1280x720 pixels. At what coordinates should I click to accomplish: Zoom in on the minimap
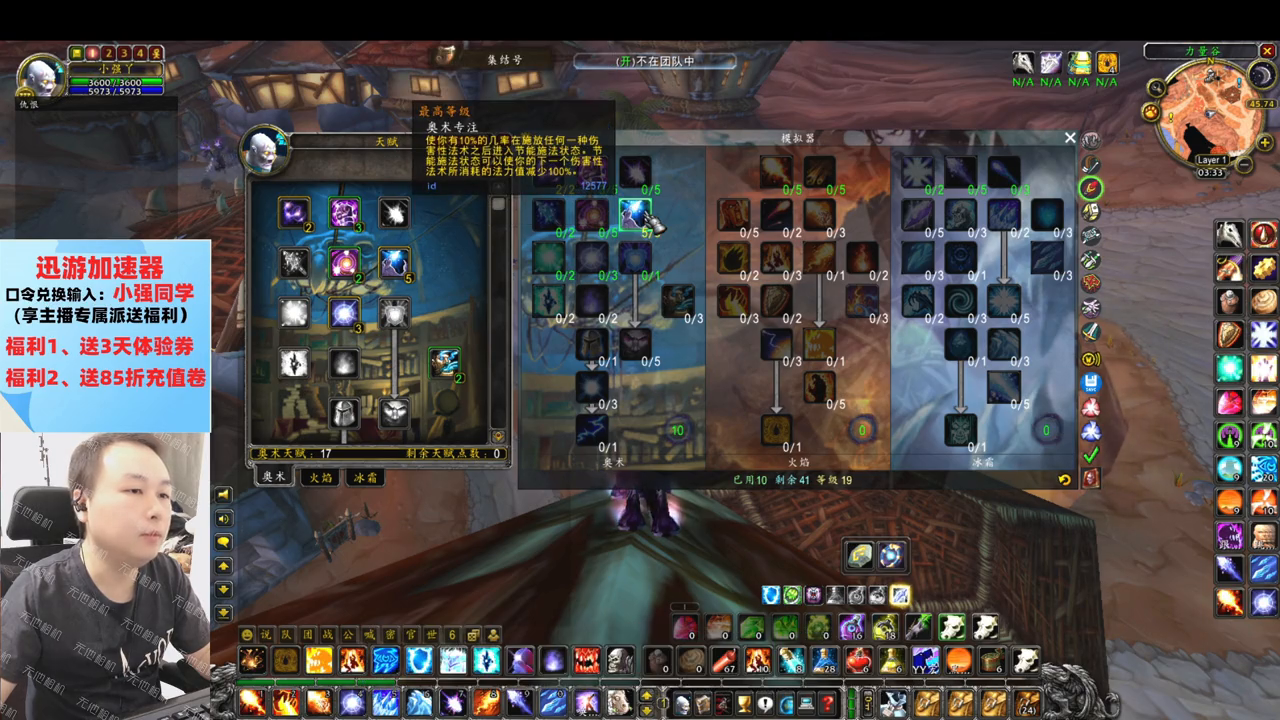tap(1265, 142)
